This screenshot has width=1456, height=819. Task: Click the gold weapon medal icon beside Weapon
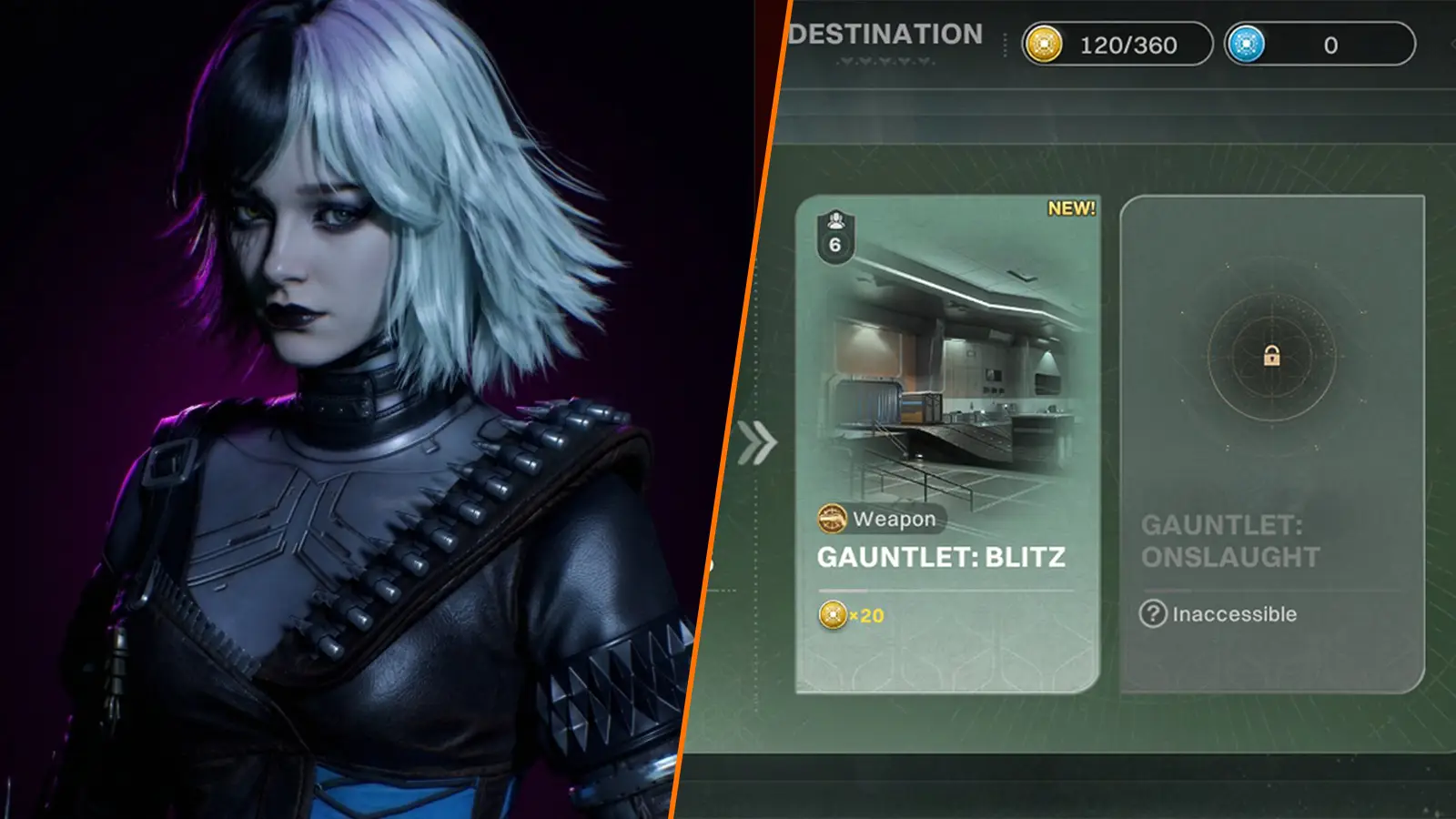[x=832, y=521]
